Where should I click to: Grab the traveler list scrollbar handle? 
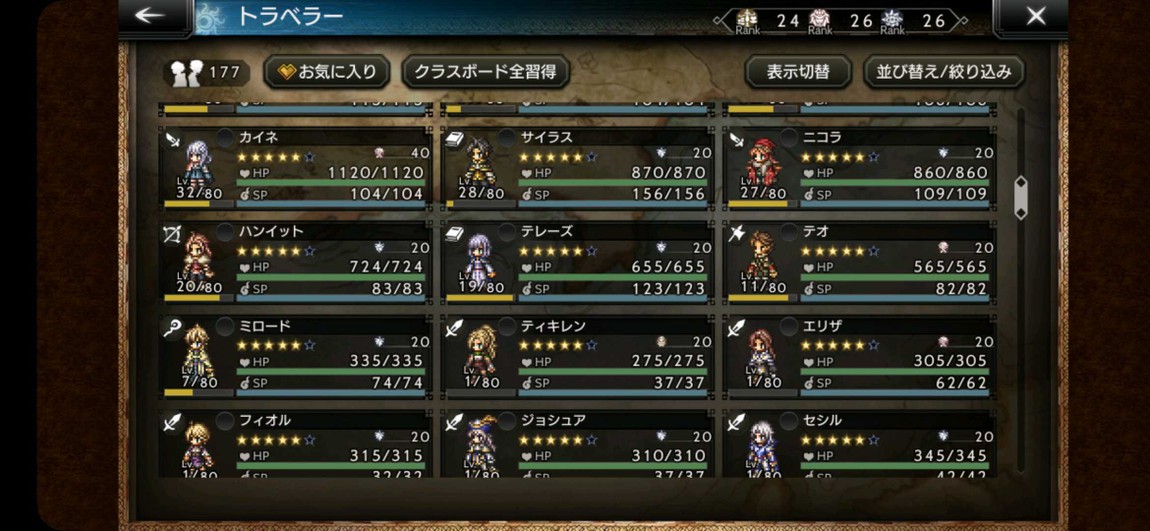click(1020, 198)
